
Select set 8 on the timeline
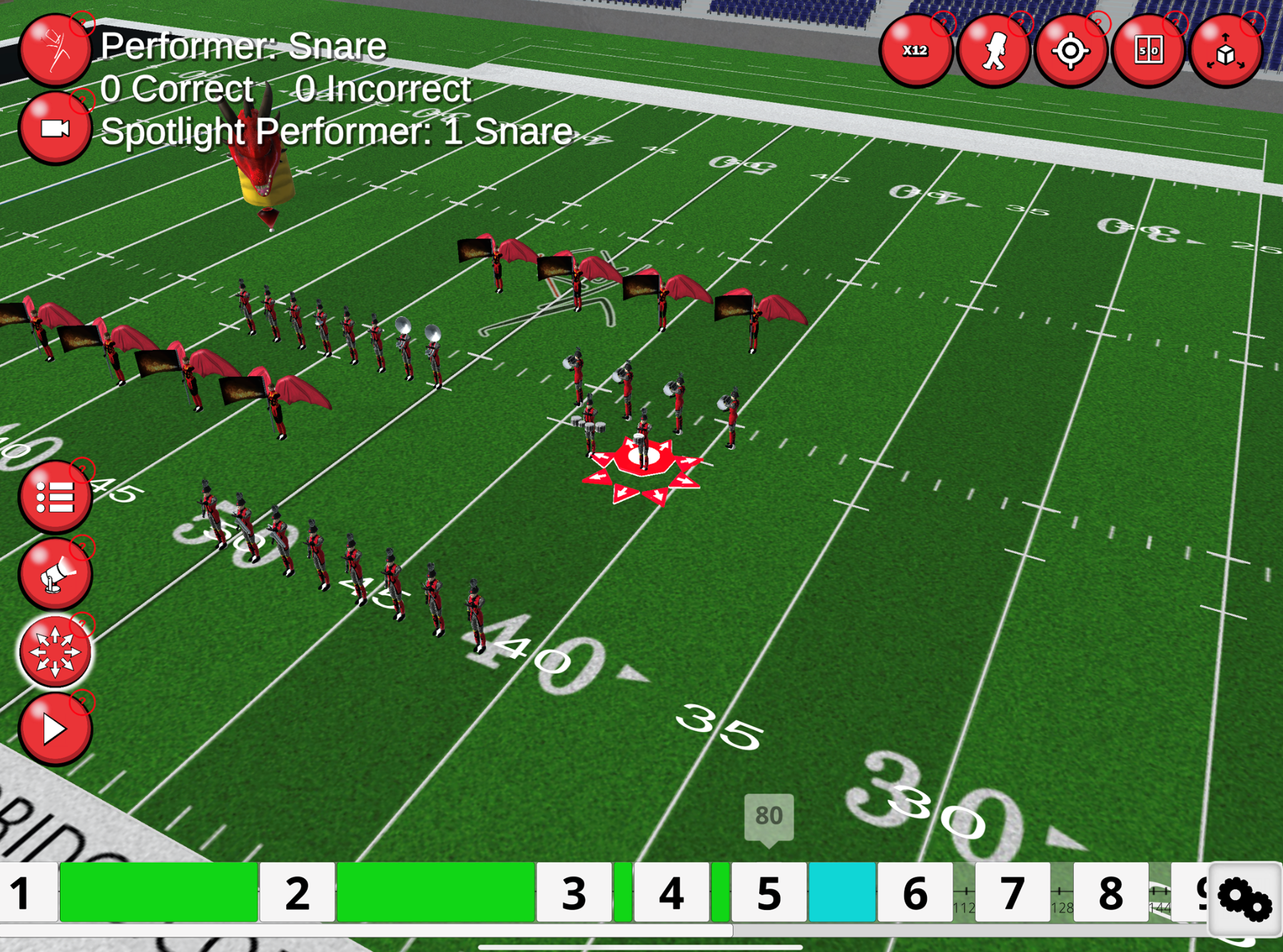(1110, 892)
